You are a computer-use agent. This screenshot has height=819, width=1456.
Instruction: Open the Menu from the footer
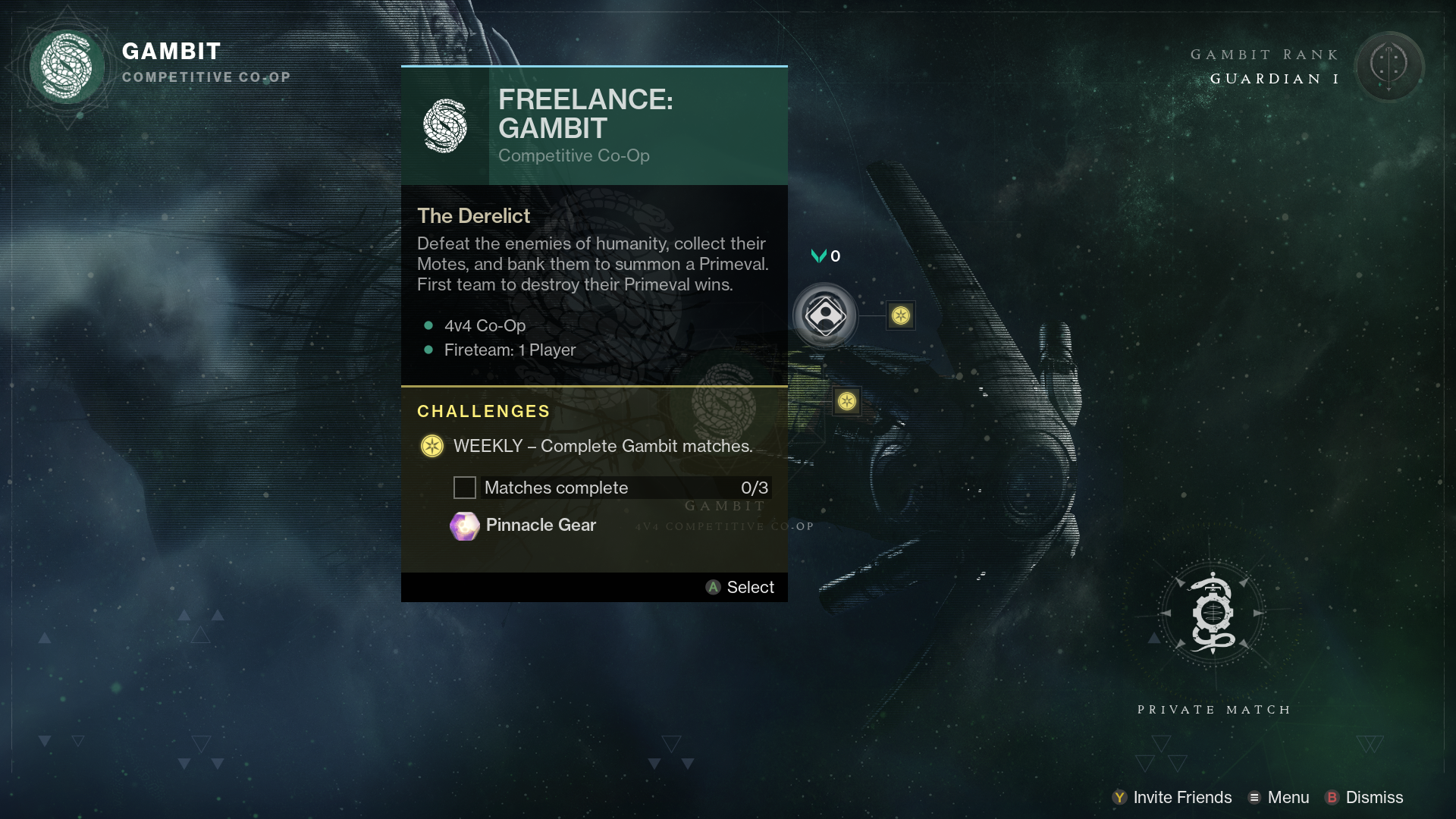(x=1279, y=797)
